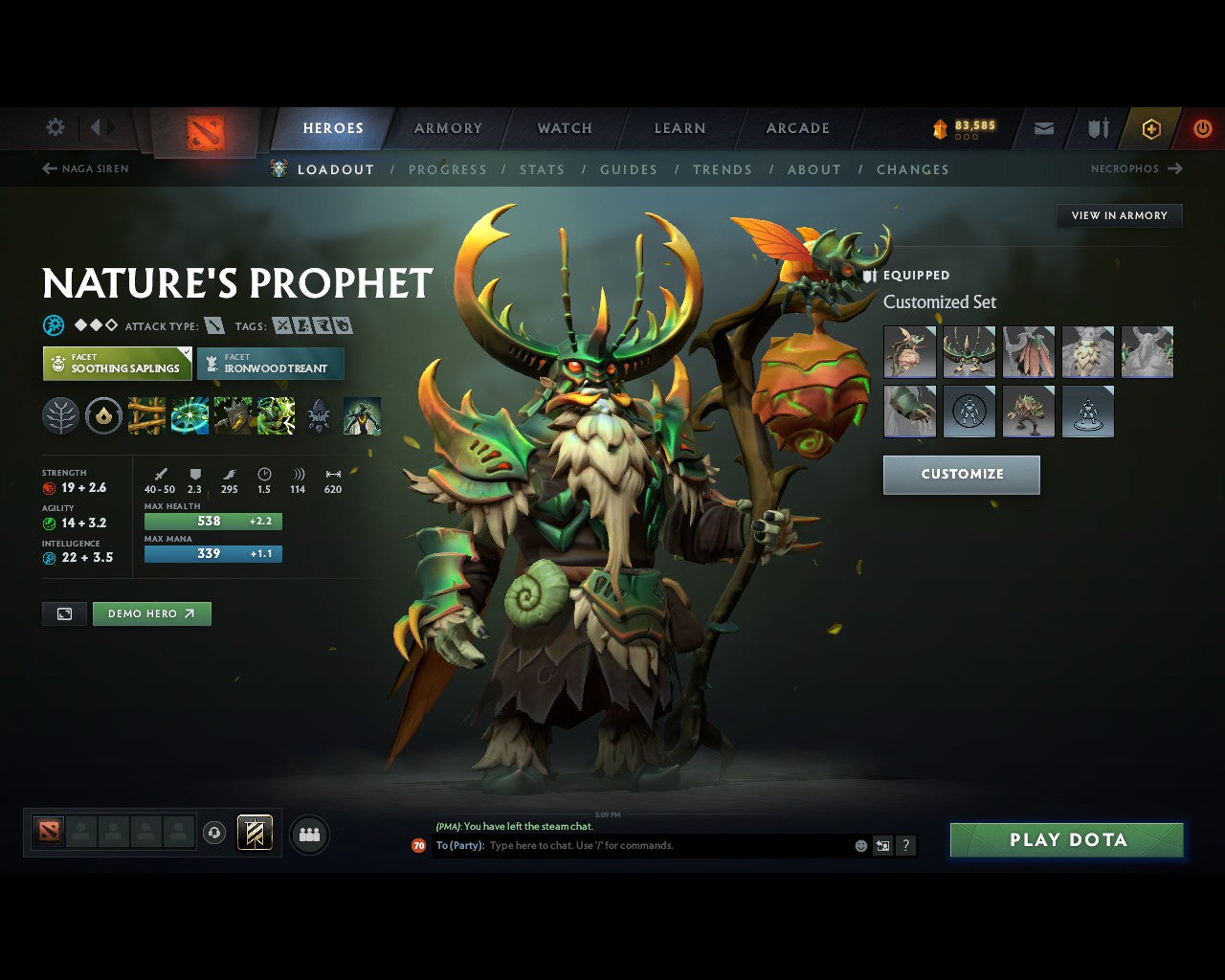
Task: Click the power/logout icon top right
Action: tap(1202, 127)
